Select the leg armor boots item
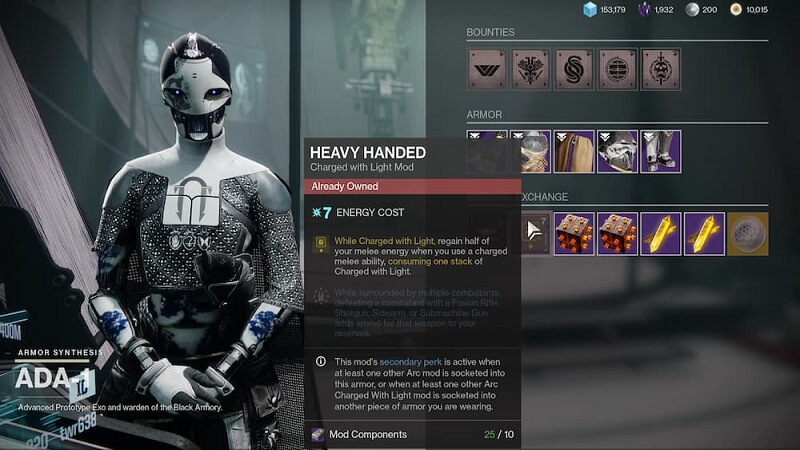800x450 pixels. click(x=660, y=151)
